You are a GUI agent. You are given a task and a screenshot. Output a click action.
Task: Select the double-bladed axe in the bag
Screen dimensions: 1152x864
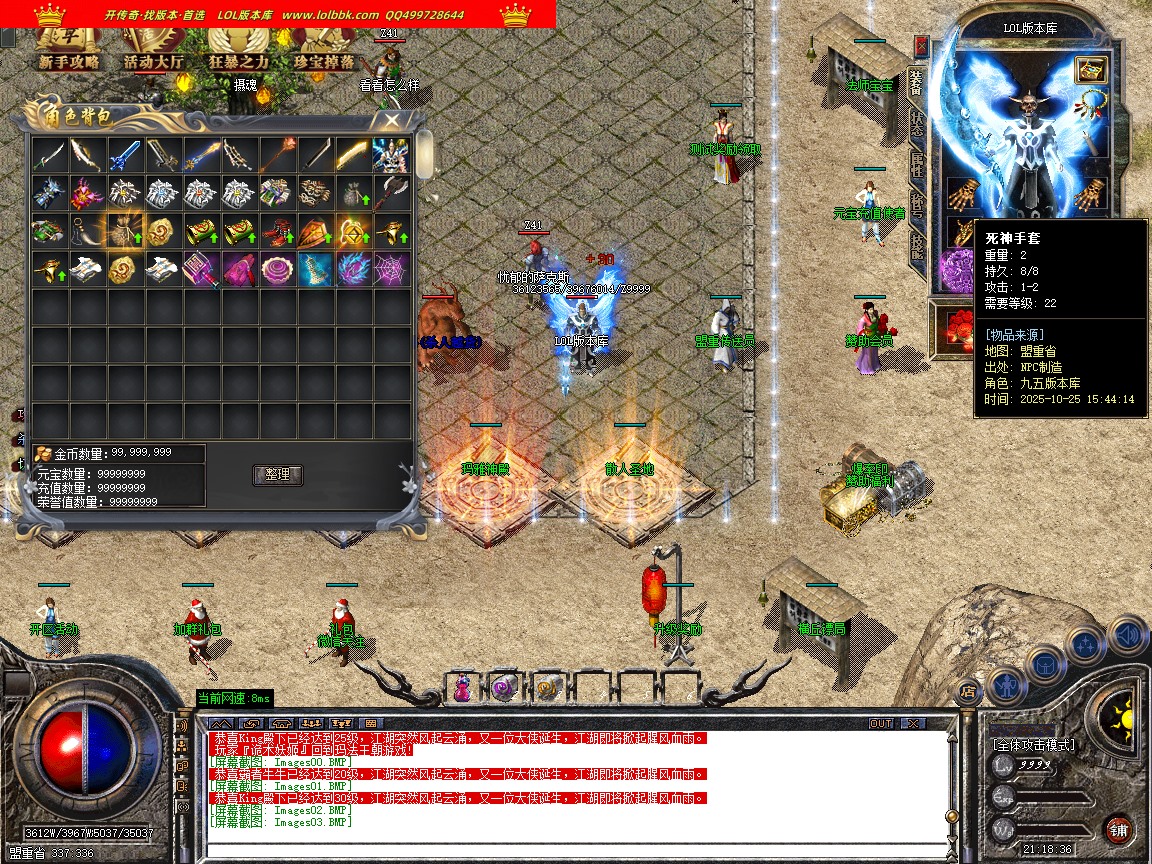point(391,193)
